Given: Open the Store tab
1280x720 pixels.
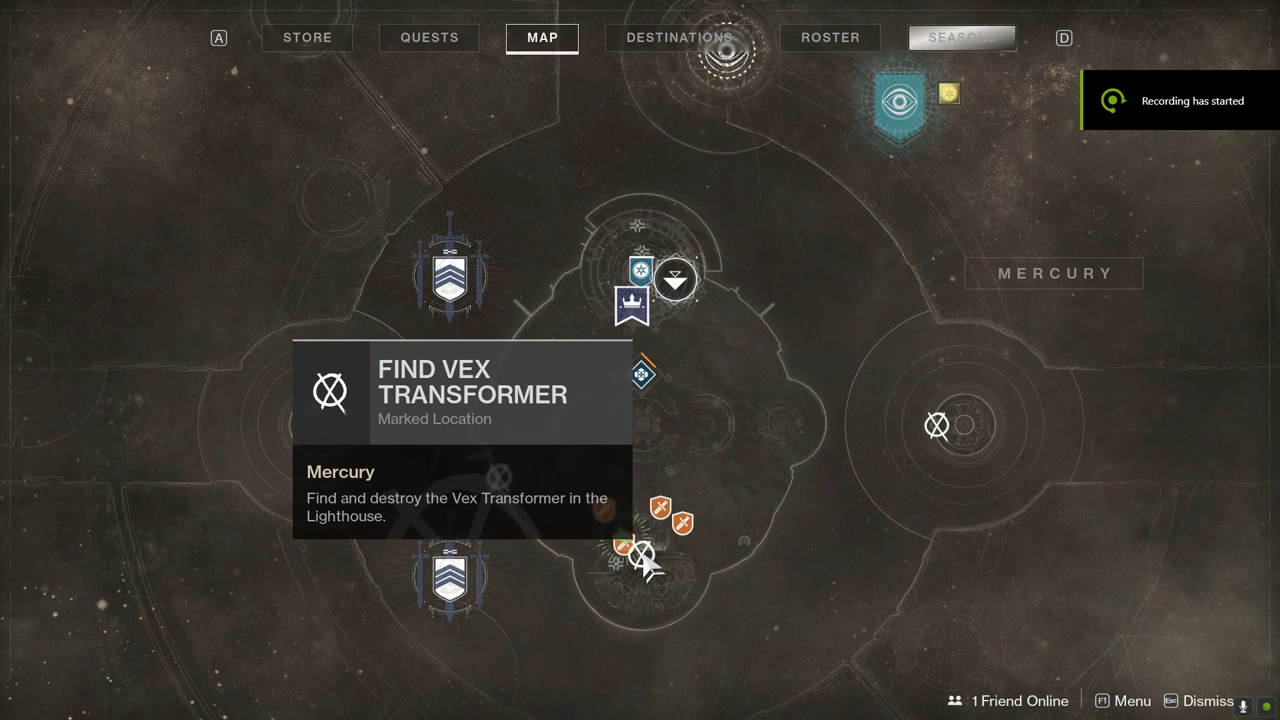Looking at the screenshot, I should coord(307,38).
